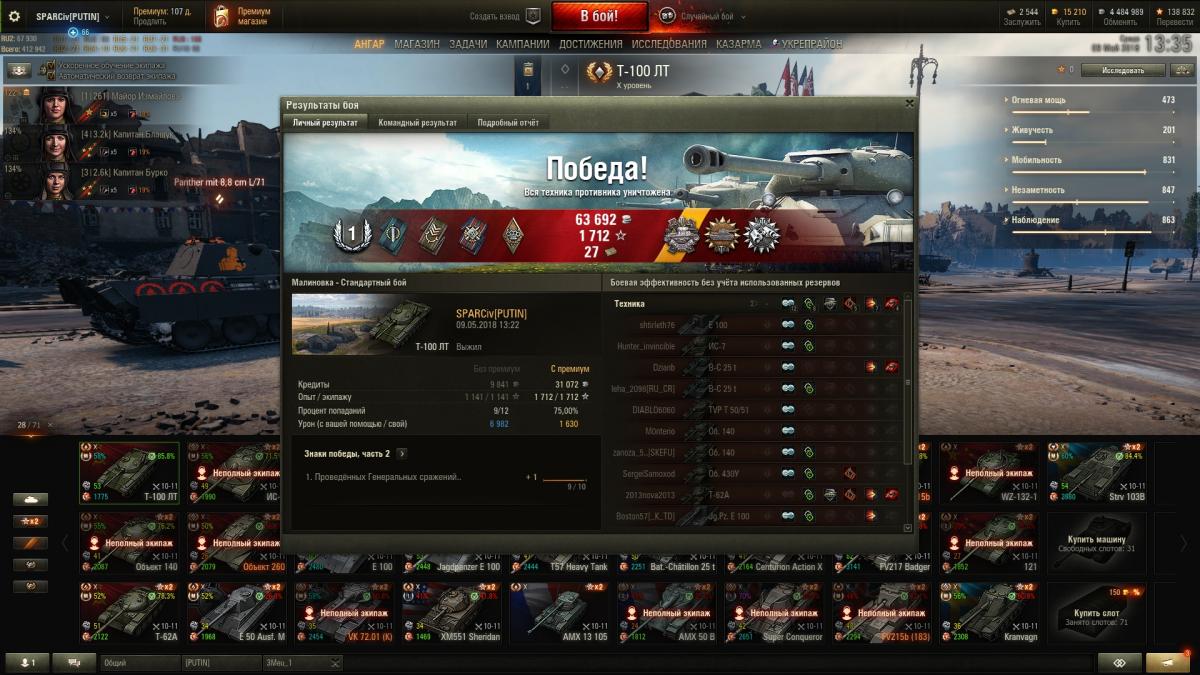
Task: Open the 'Премиум магазин' shop
Action: pyautogui.click(x=242, y=16)
